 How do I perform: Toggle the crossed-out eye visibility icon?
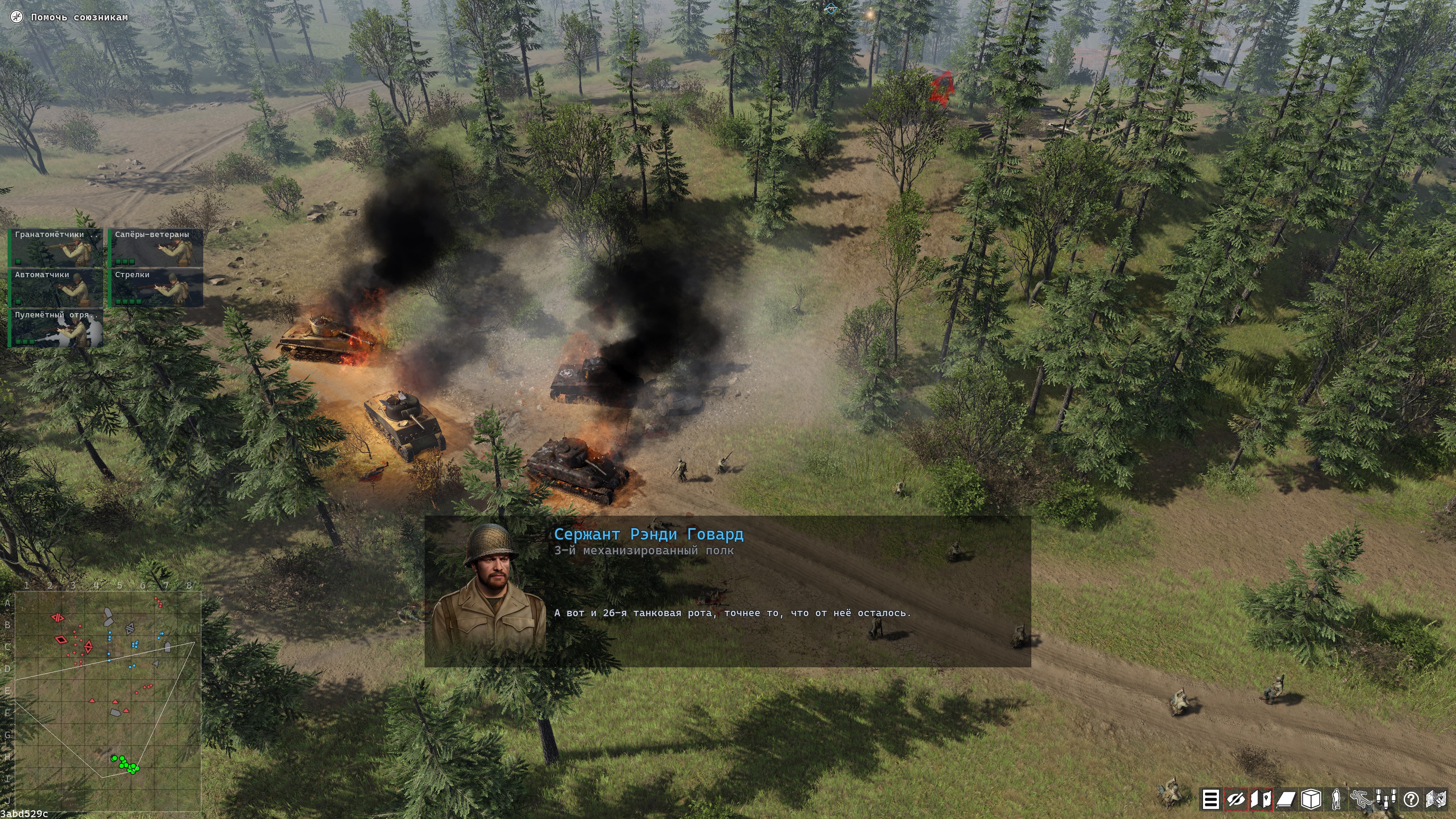click(x=1235, y=799)
